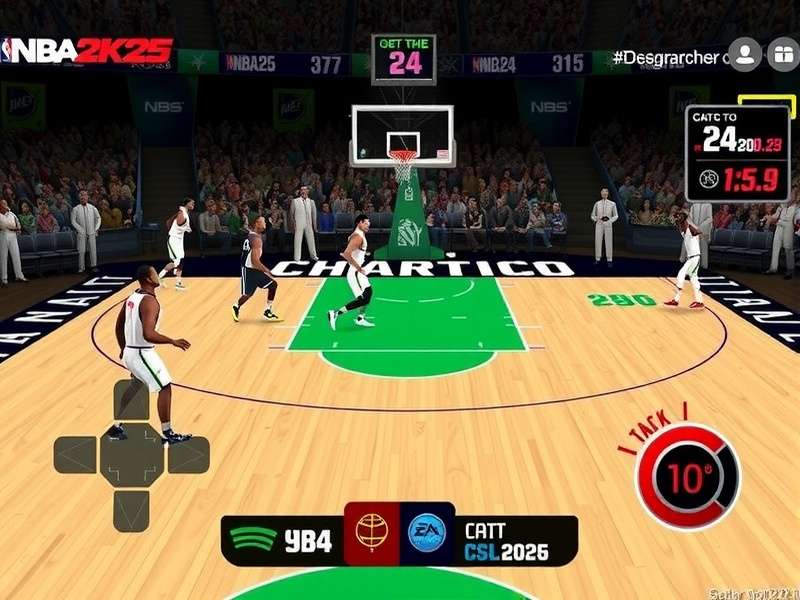Open the profile avatar icon
Viewport: 800px width, 600px height.
point(744,56)
